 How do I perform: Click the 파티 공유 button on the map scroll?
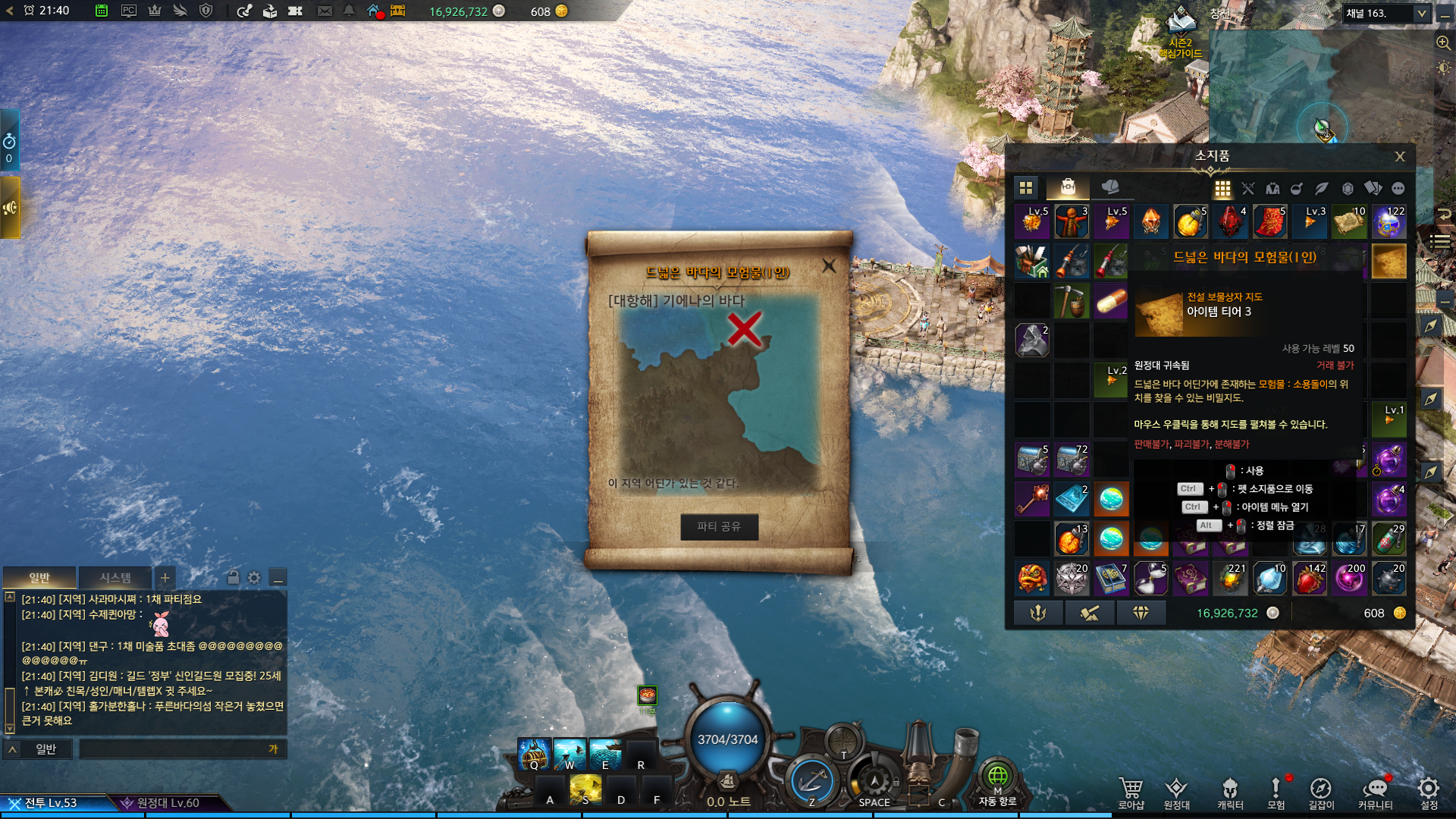point(719,526)
